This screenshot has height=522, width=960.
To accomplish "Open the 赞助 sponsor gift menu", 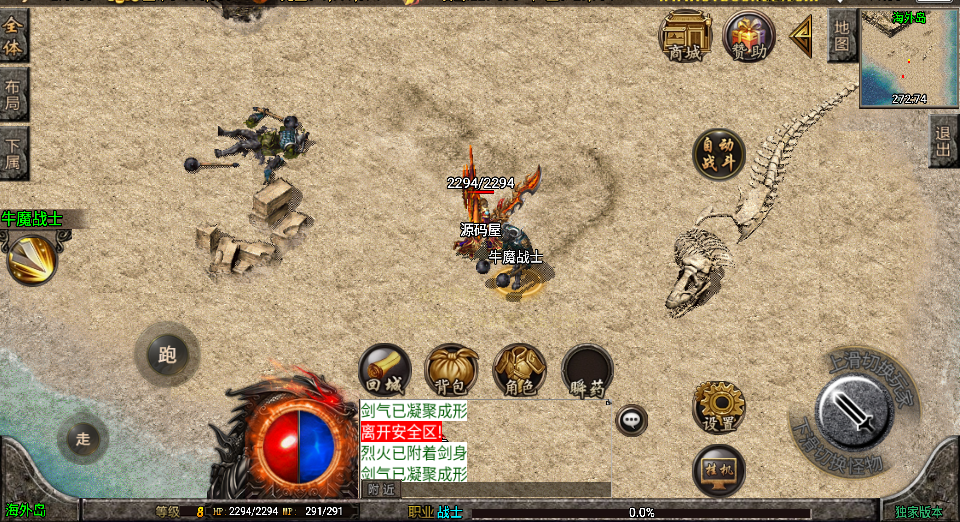I will 749,36.
